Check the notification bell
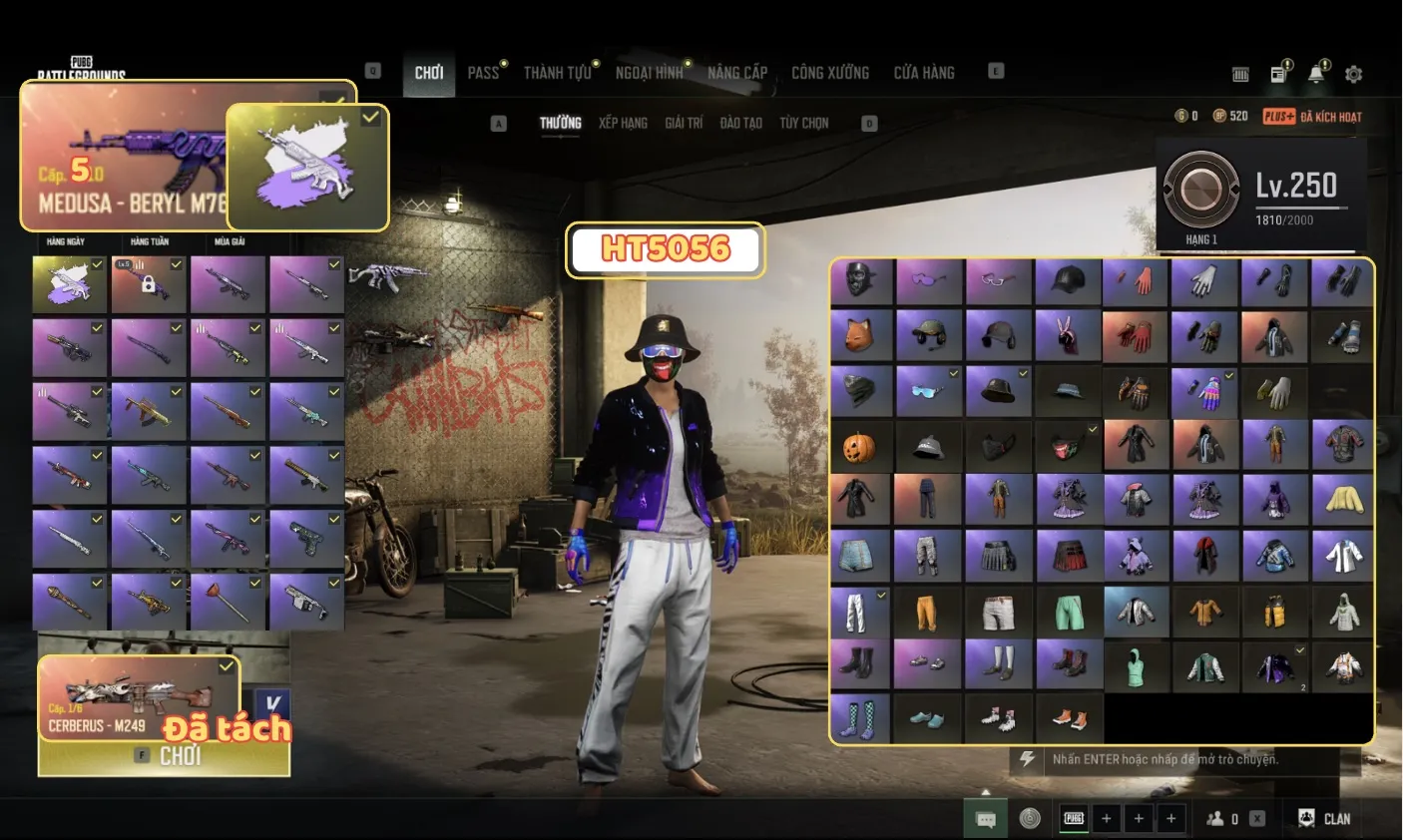 (1316, 74)
